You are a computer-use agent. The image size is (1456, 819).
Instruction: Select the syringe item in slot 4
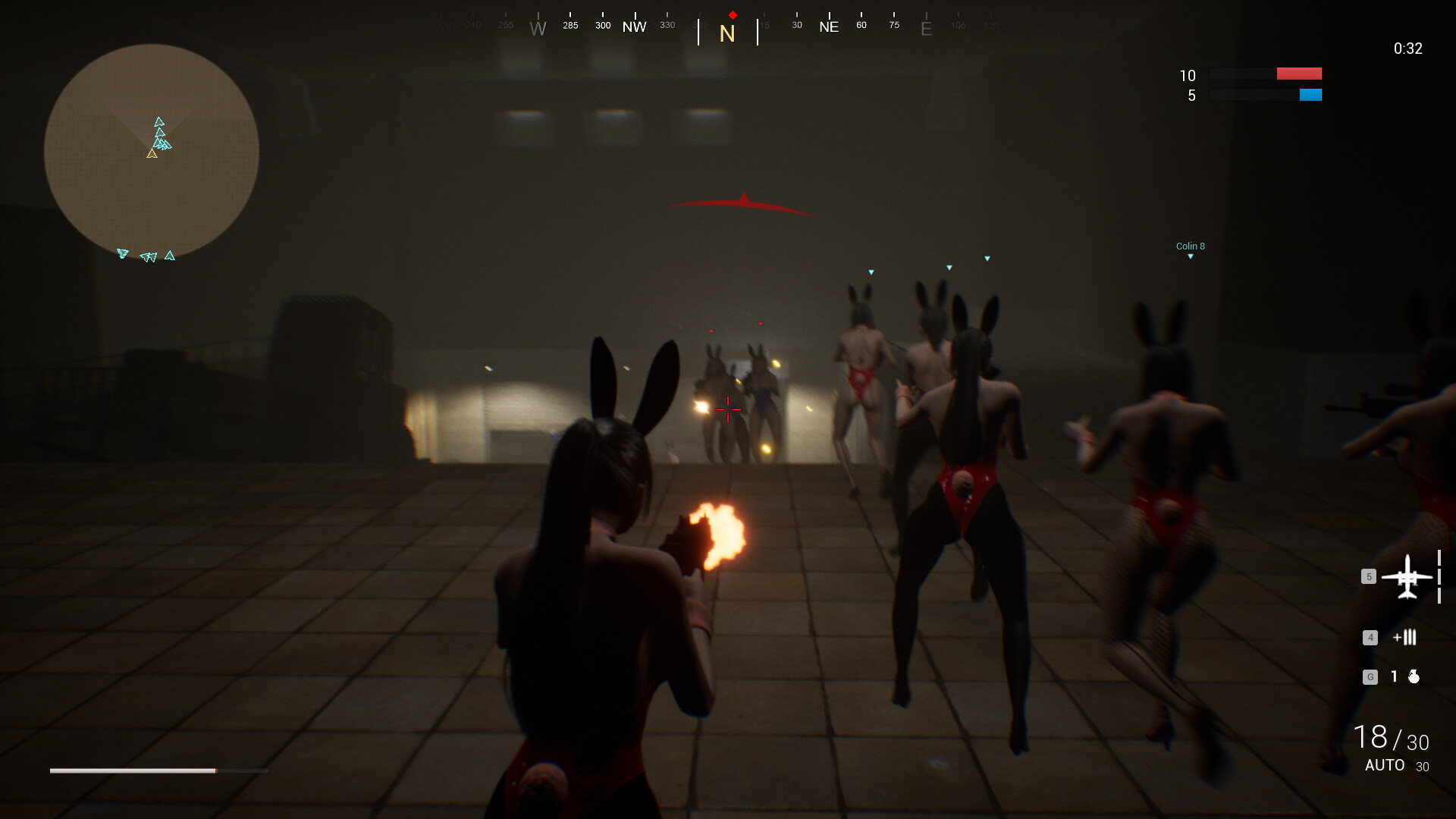tap(1404, 638)
